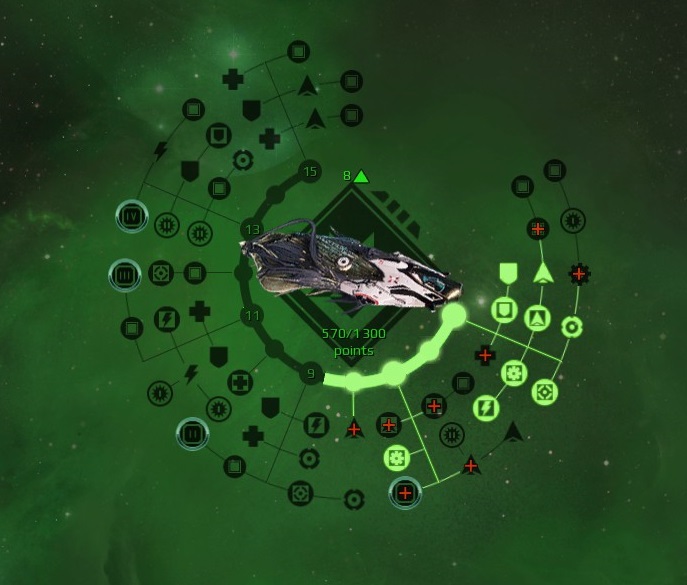This screenshot has height=585, width=687.
Task: Click the bright green arrow skill
Action: point(543,271)
